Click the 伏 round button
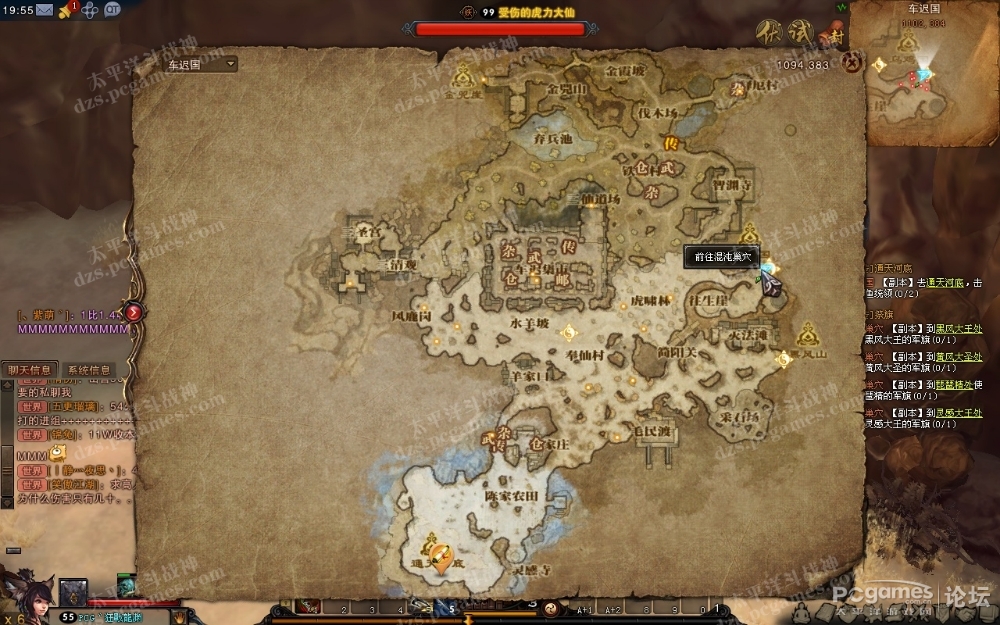The width and height of the screenshot is (1000, 625). tap(768, 32)
